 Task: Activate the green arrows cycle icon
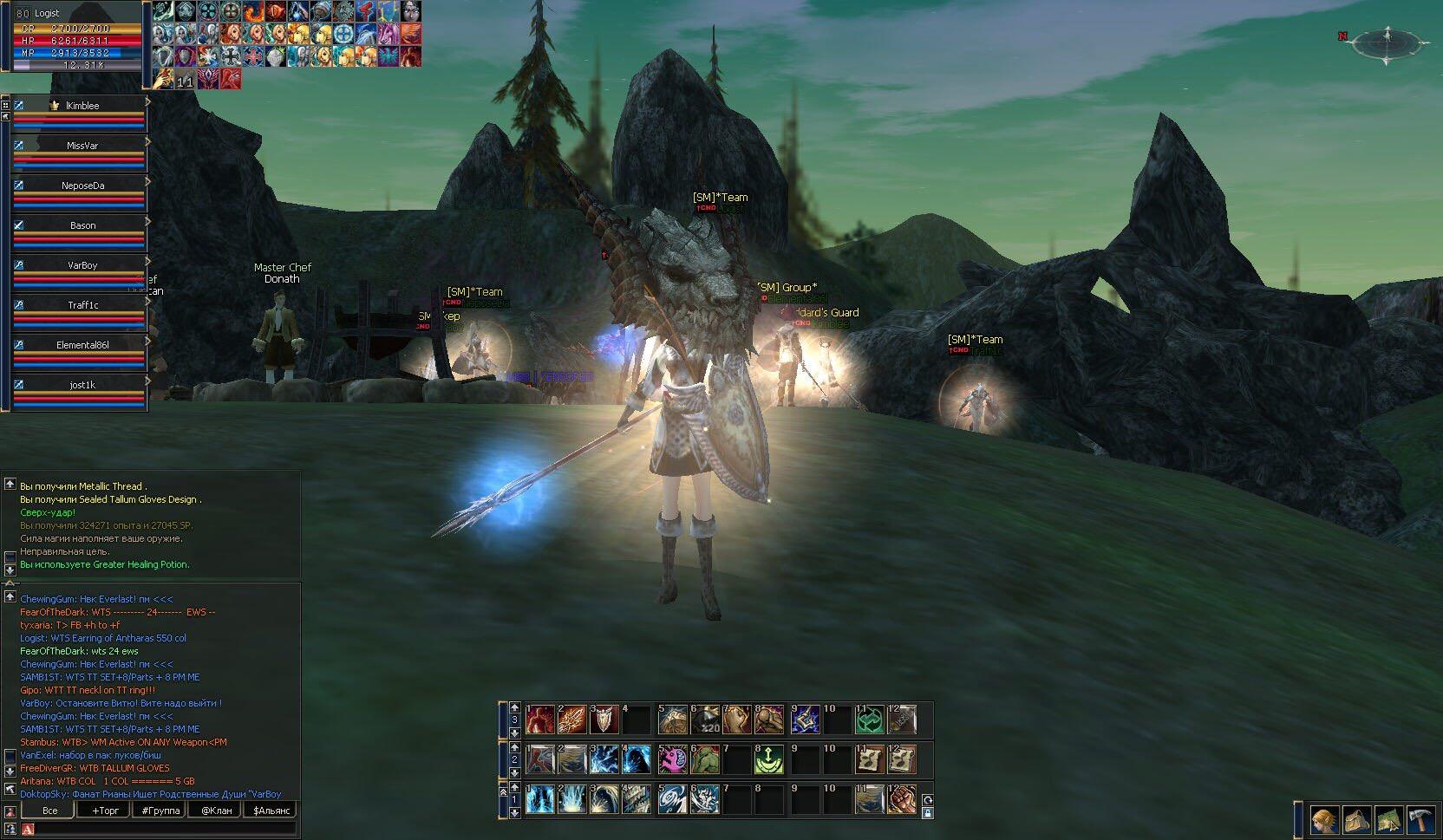click(x=870, y=720)
